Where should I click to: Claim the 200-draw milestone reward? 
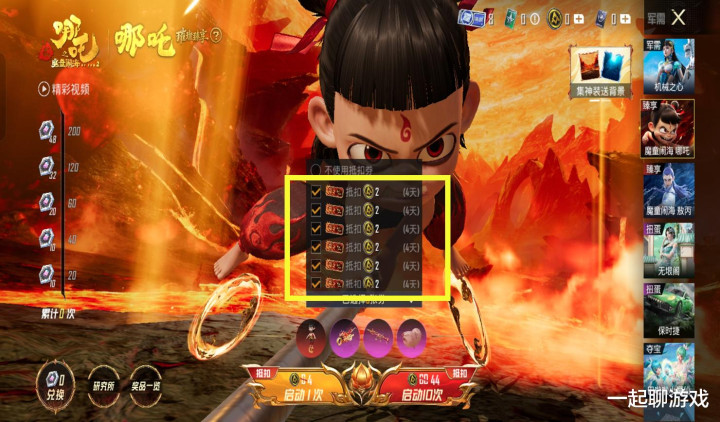coord(48,130)
